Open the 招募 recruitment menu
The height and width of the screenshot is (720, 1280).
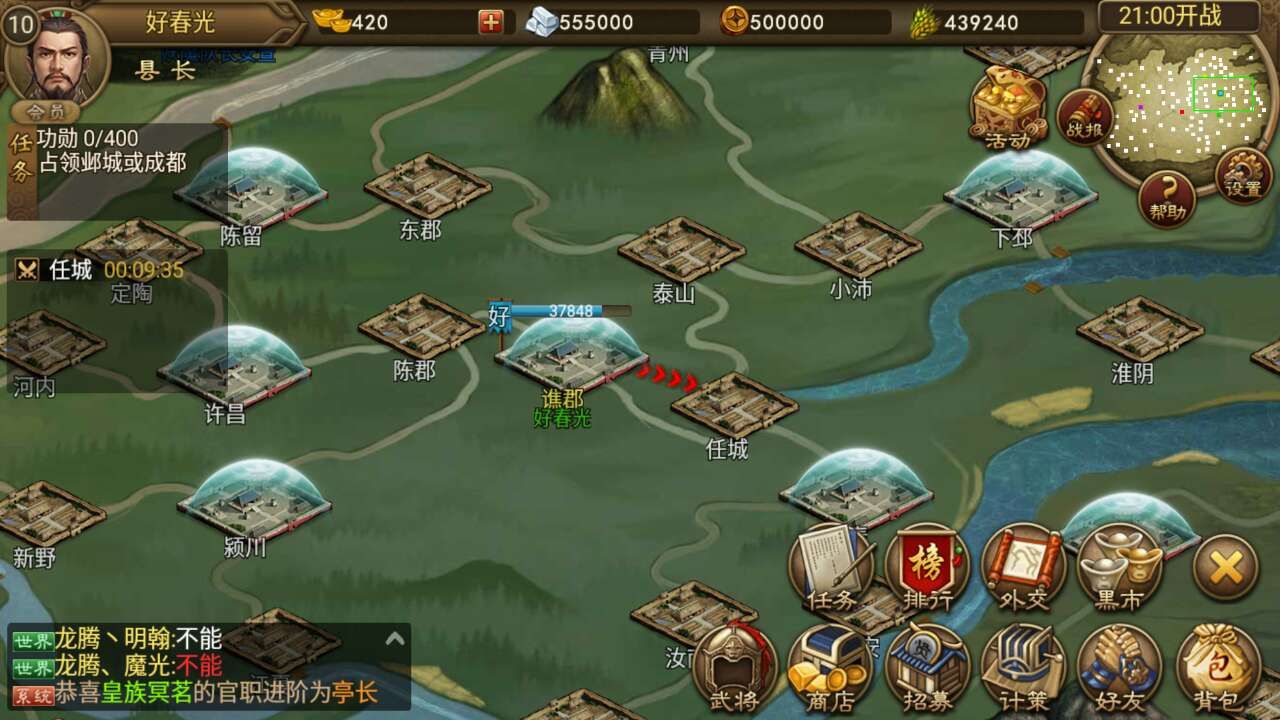(927, 667)
